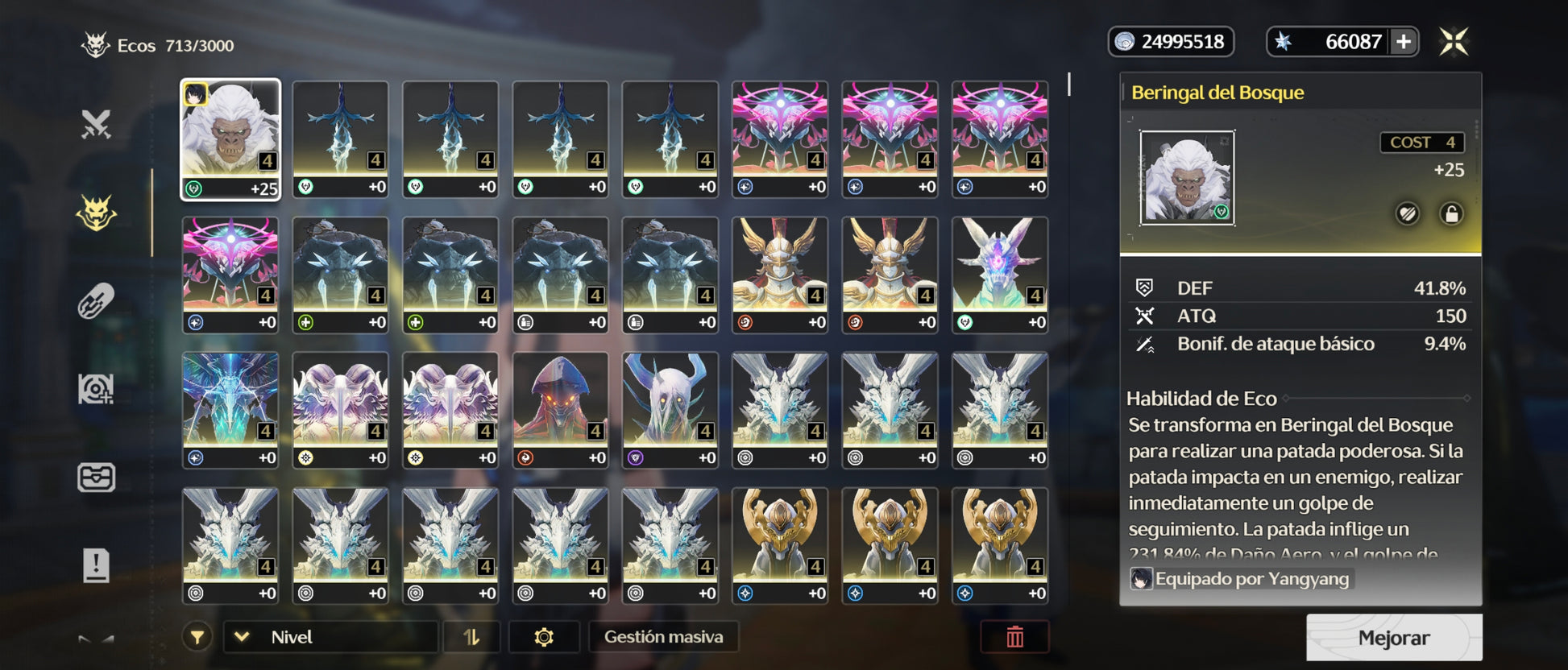Viewport: 1568px width, 670px height.
Task: Add currency with the plus button
Action: tap(1403, 42)
